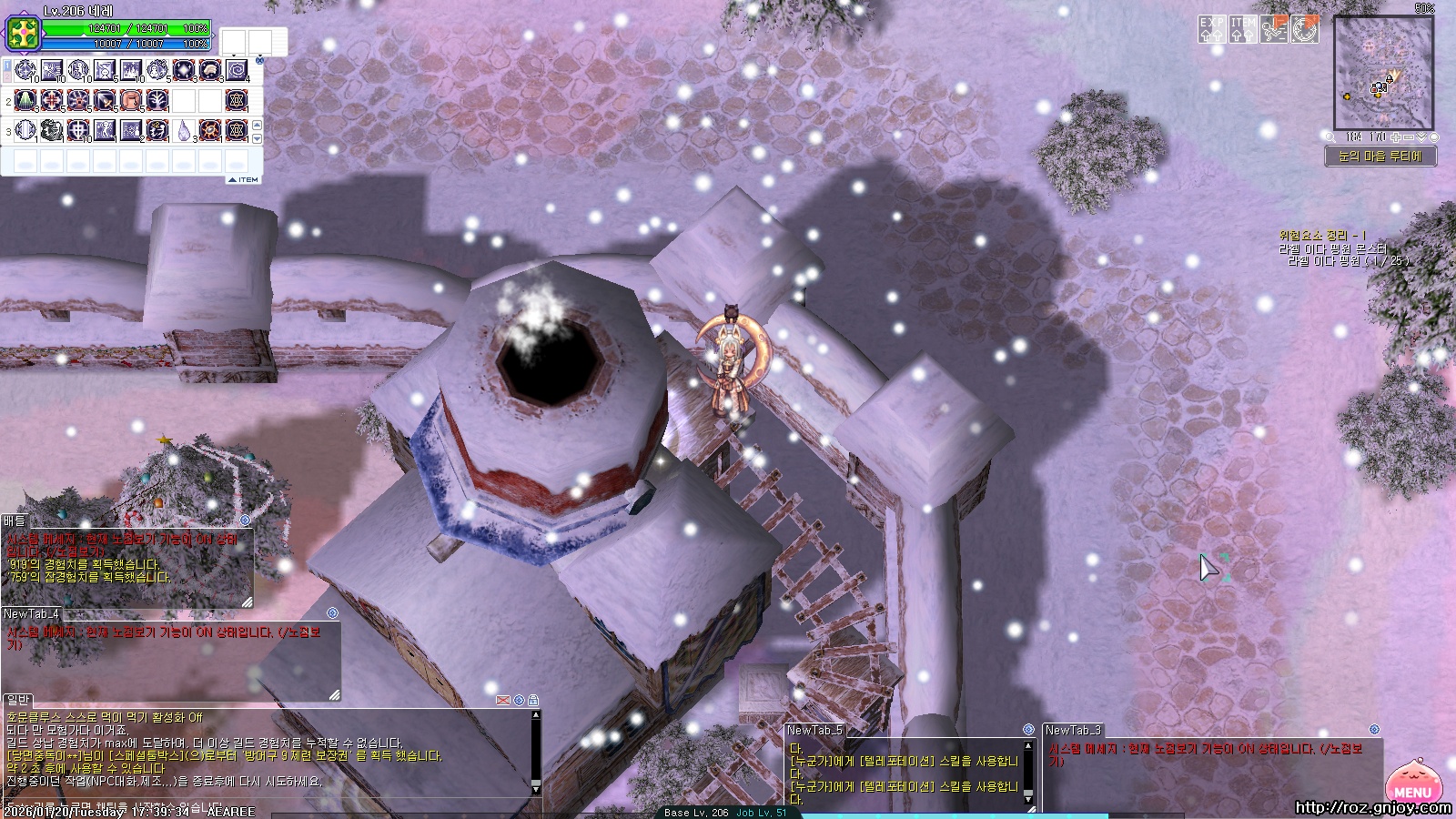Viewport: 1456px width, 819px height.
Task: Click the EXP boost status icon
Action: pos(1211,29)
